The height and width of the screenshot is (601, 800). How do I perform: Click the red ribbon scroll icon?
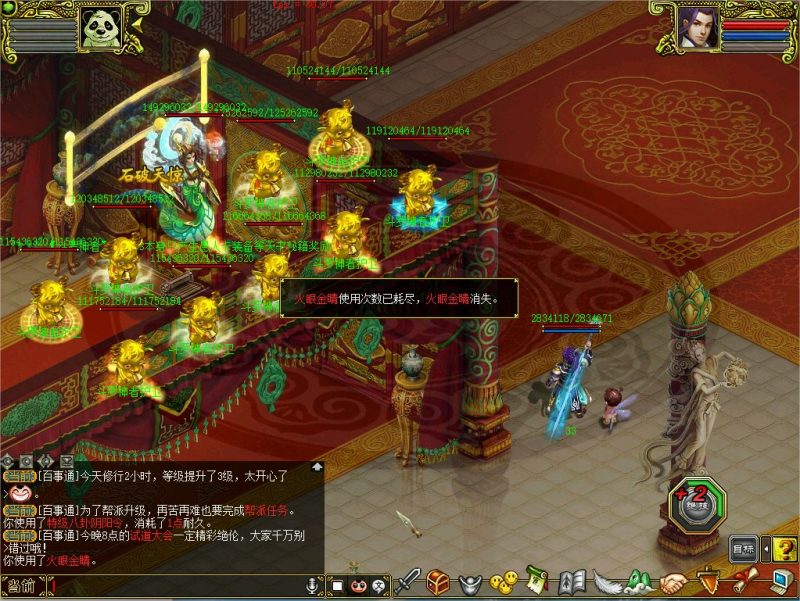743,580
